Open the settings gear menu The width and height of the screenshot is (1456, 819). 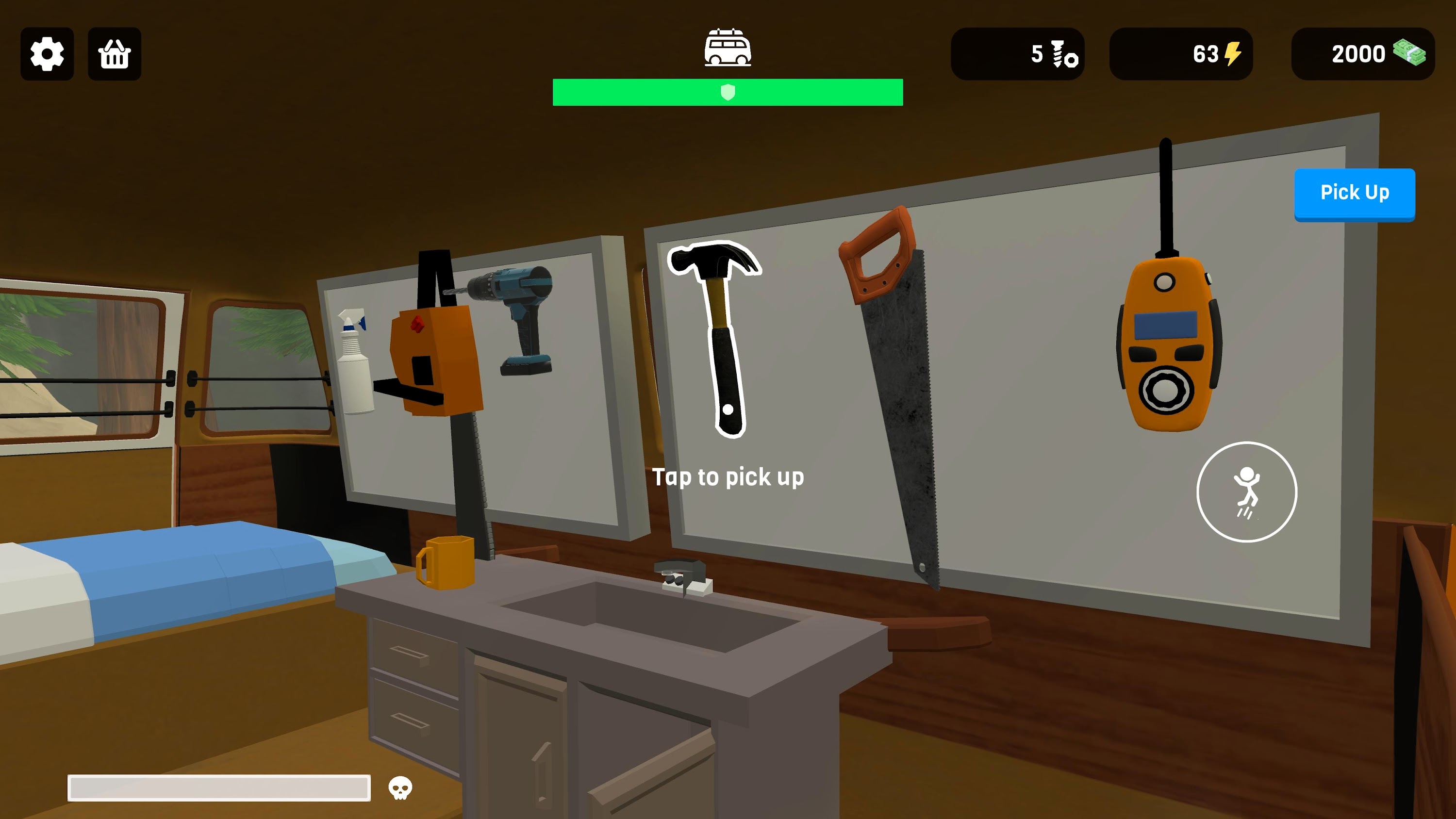click(x=47, y=54)
